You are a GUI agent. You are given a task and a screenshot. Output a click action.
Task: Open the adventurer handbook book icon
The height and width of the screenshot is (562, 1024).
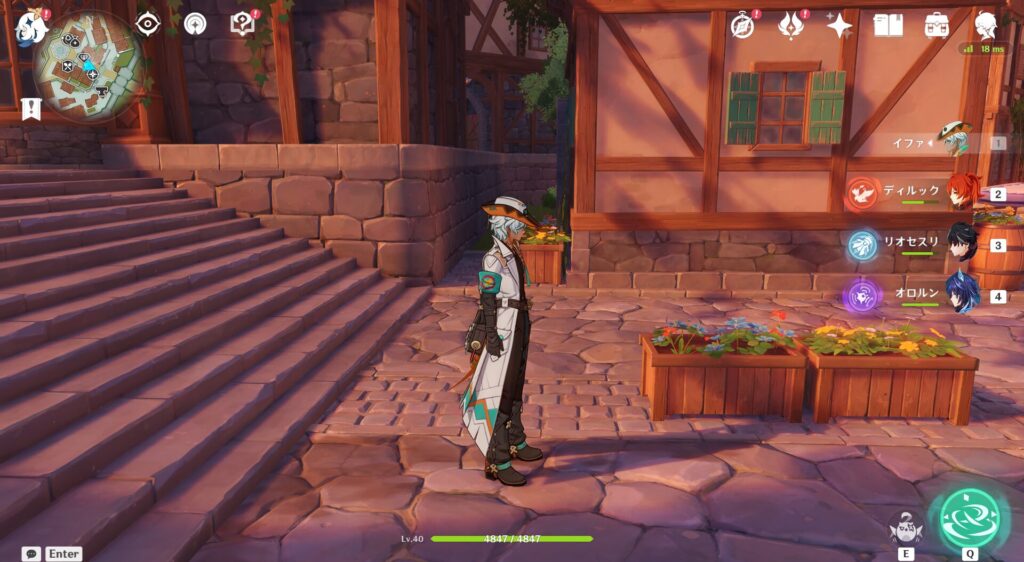coord(887,25)
